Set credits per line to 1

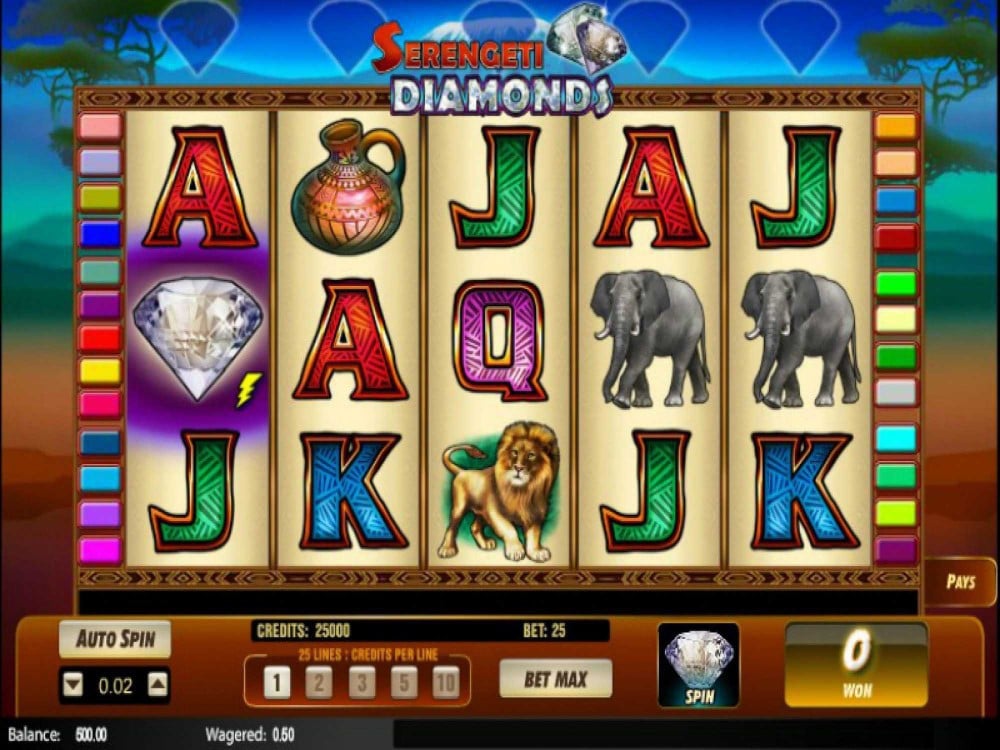[277, 683]
